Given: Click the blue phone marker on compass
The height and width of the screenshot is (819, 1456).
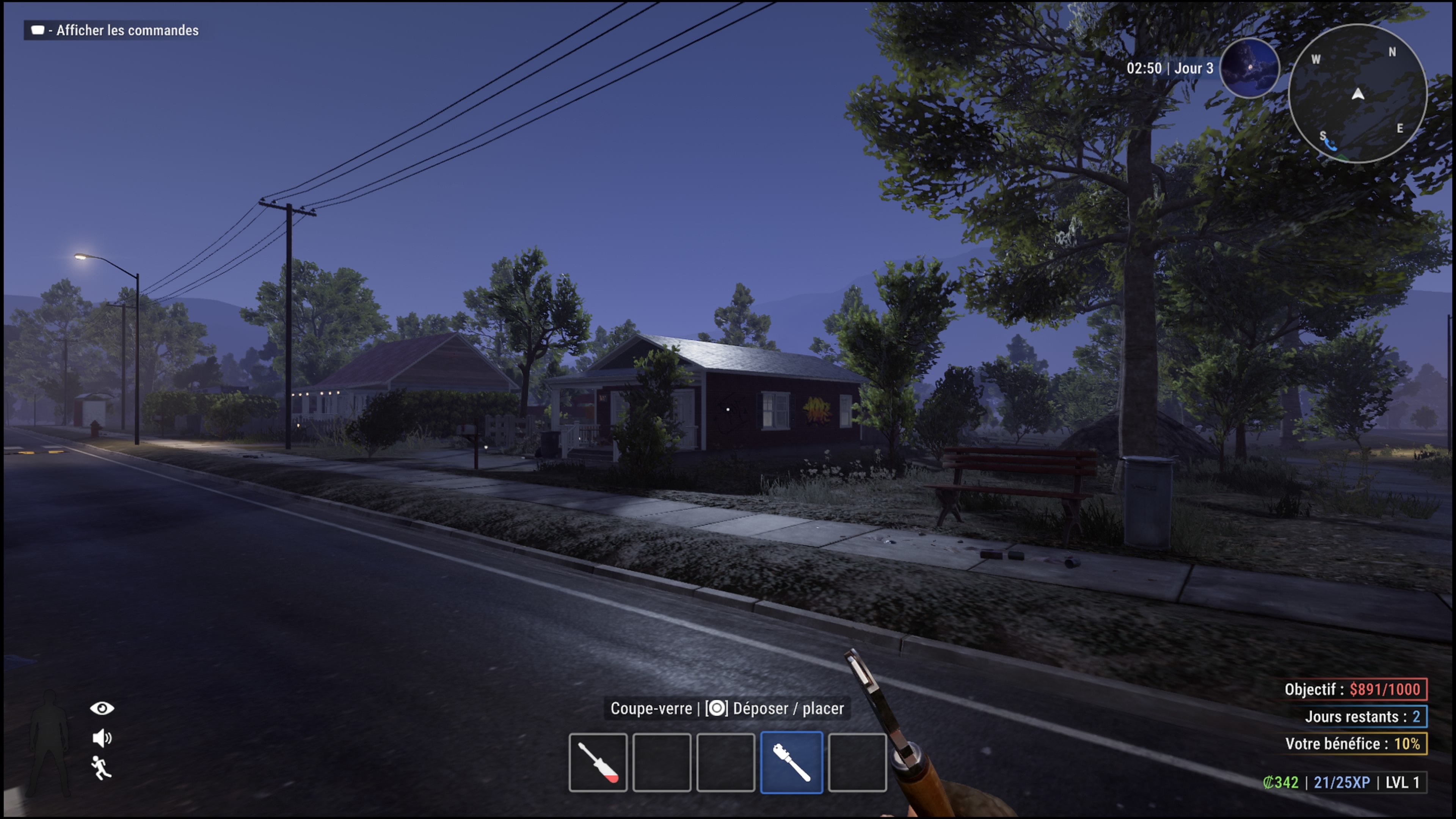Looking at the screenshot, I should pyautogui.click(x=1330, y=145).
